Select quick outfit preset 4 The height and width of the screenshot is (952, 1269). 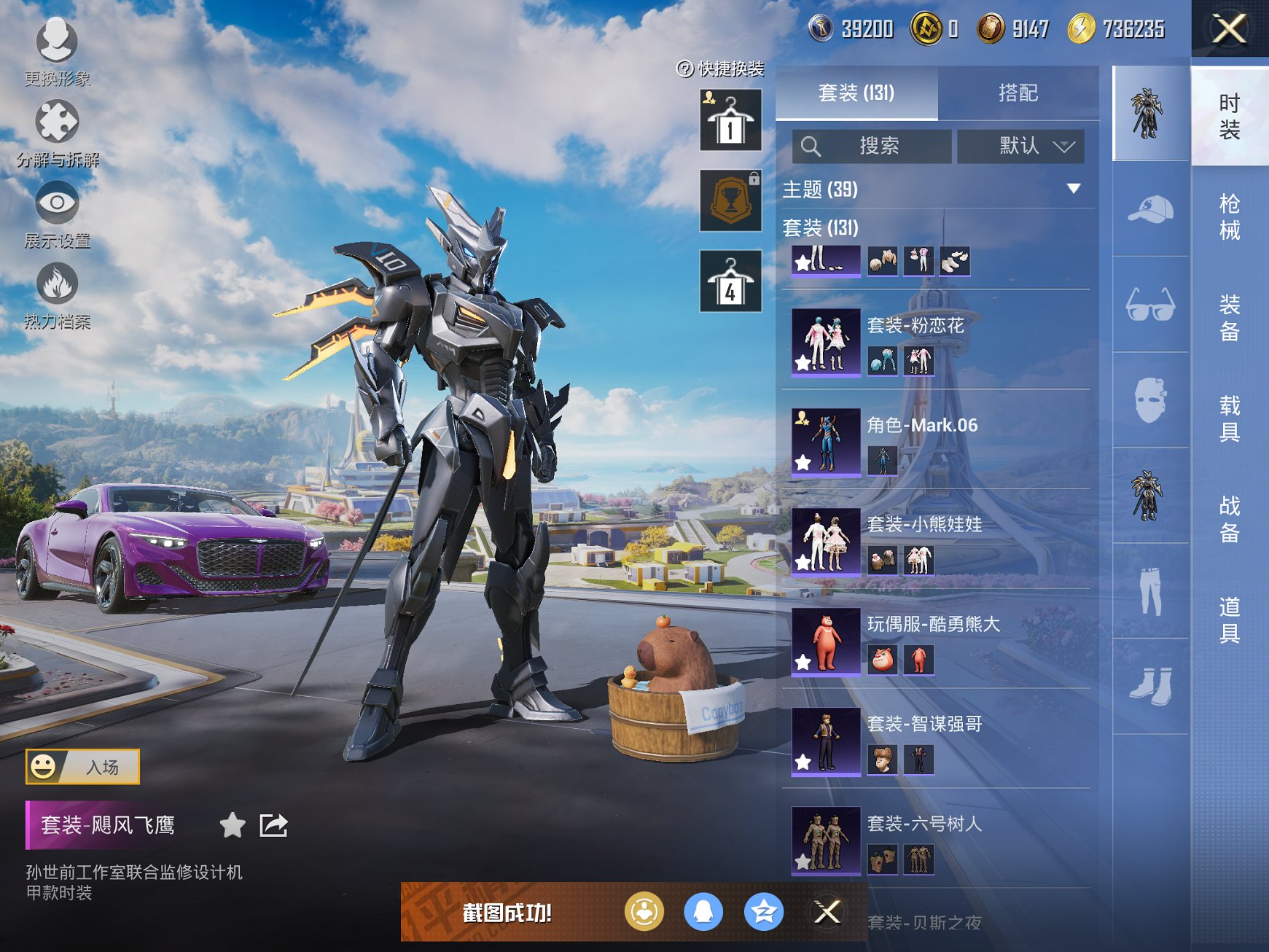[730, 281]
